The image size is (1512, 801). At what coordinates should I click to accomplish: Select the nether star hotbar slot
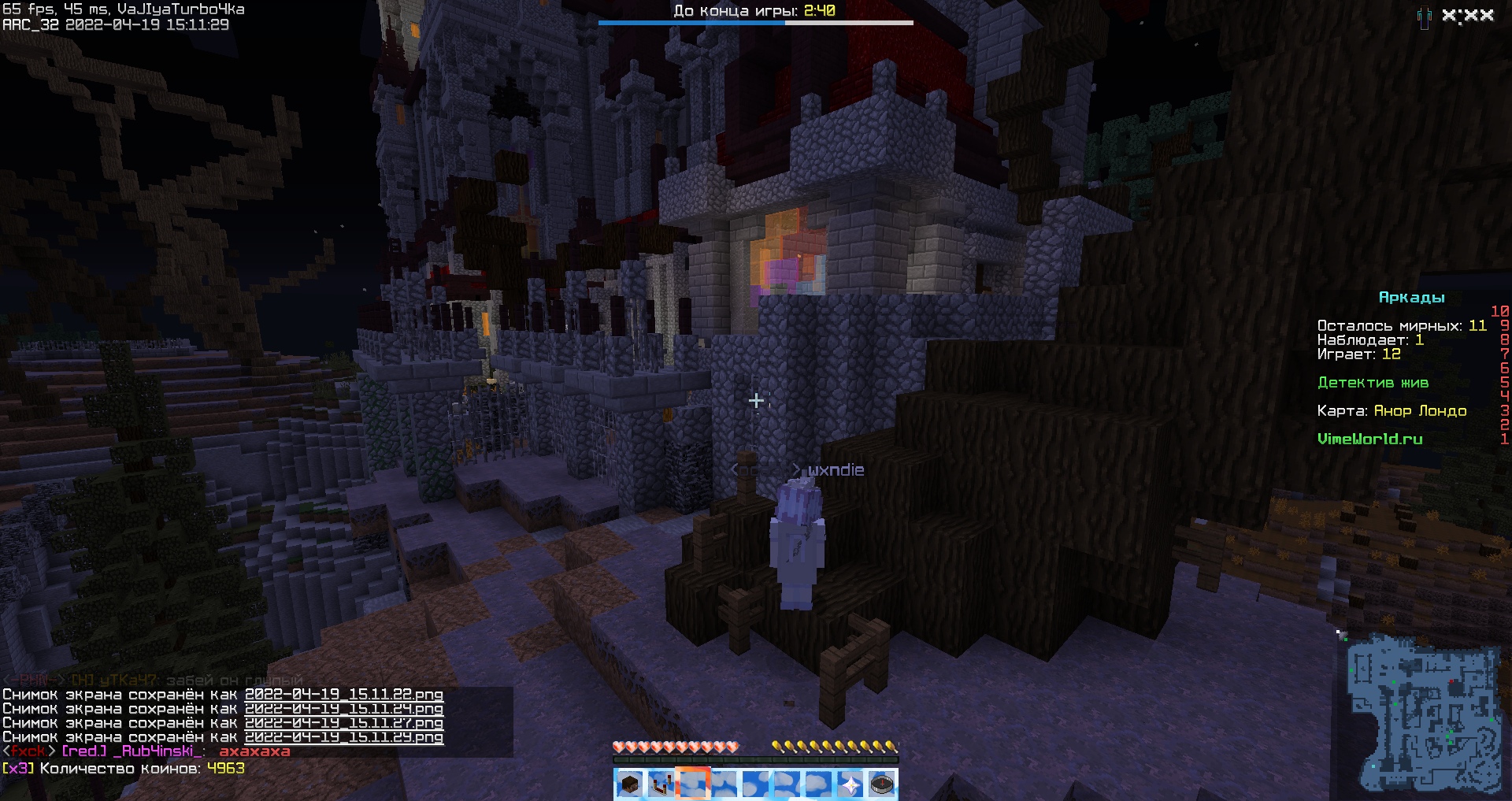point(850,784)
